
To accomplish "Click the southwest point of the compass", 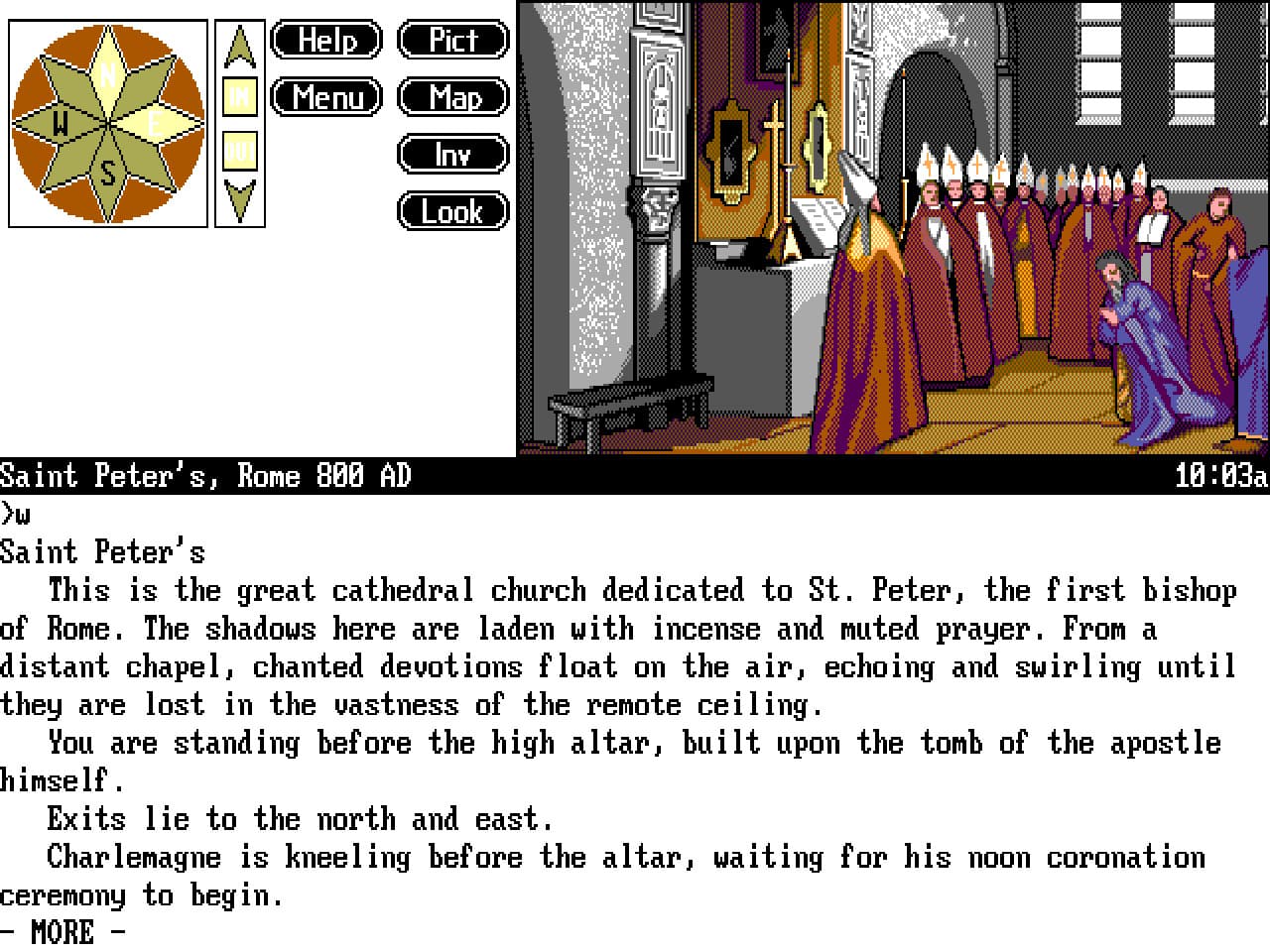I will click(x=67, y=162).
